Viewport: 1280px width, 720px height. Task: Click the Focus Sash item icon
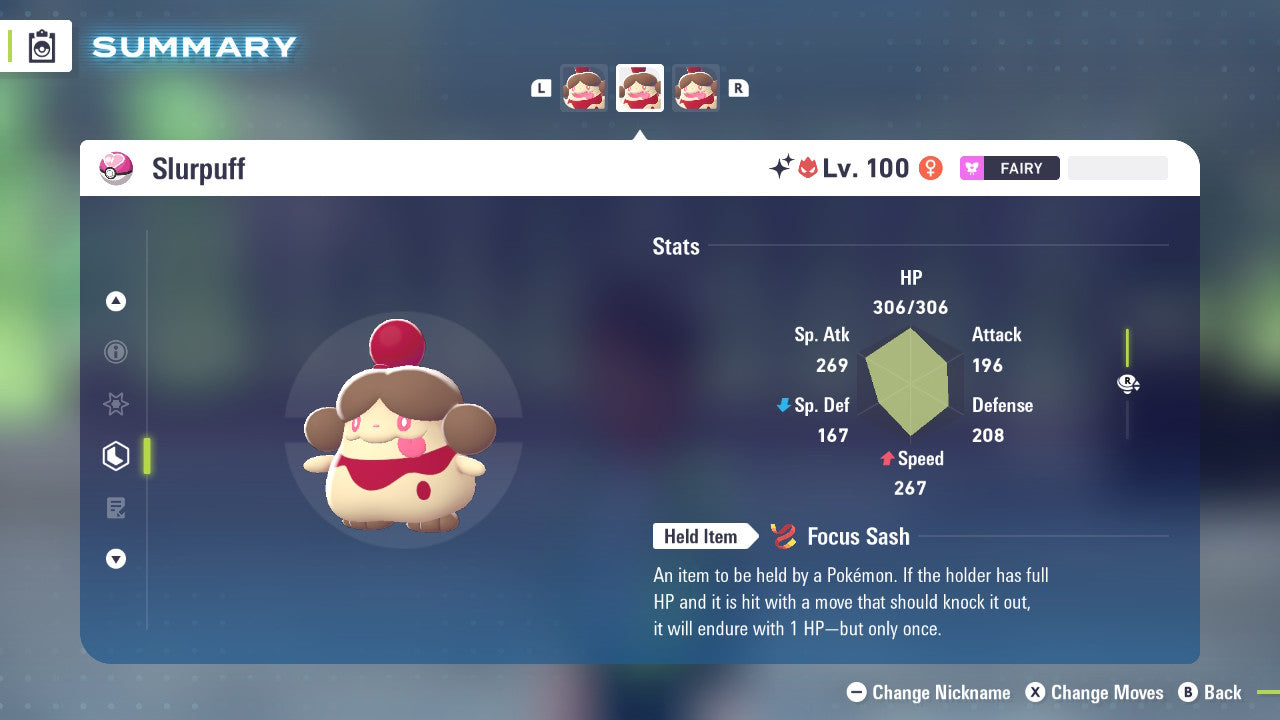pos(782,537)
